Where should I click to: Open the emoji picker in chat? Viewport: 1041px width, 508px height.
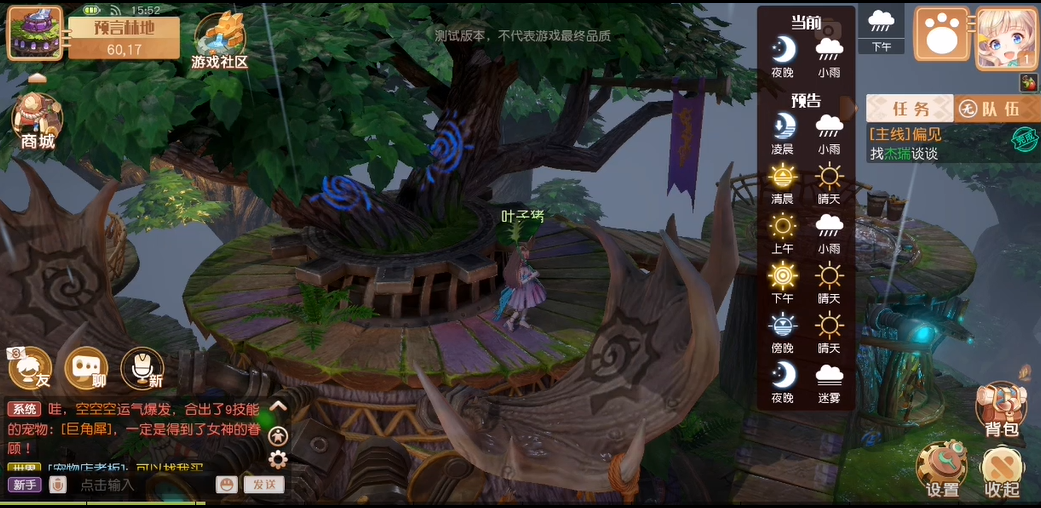227,485
